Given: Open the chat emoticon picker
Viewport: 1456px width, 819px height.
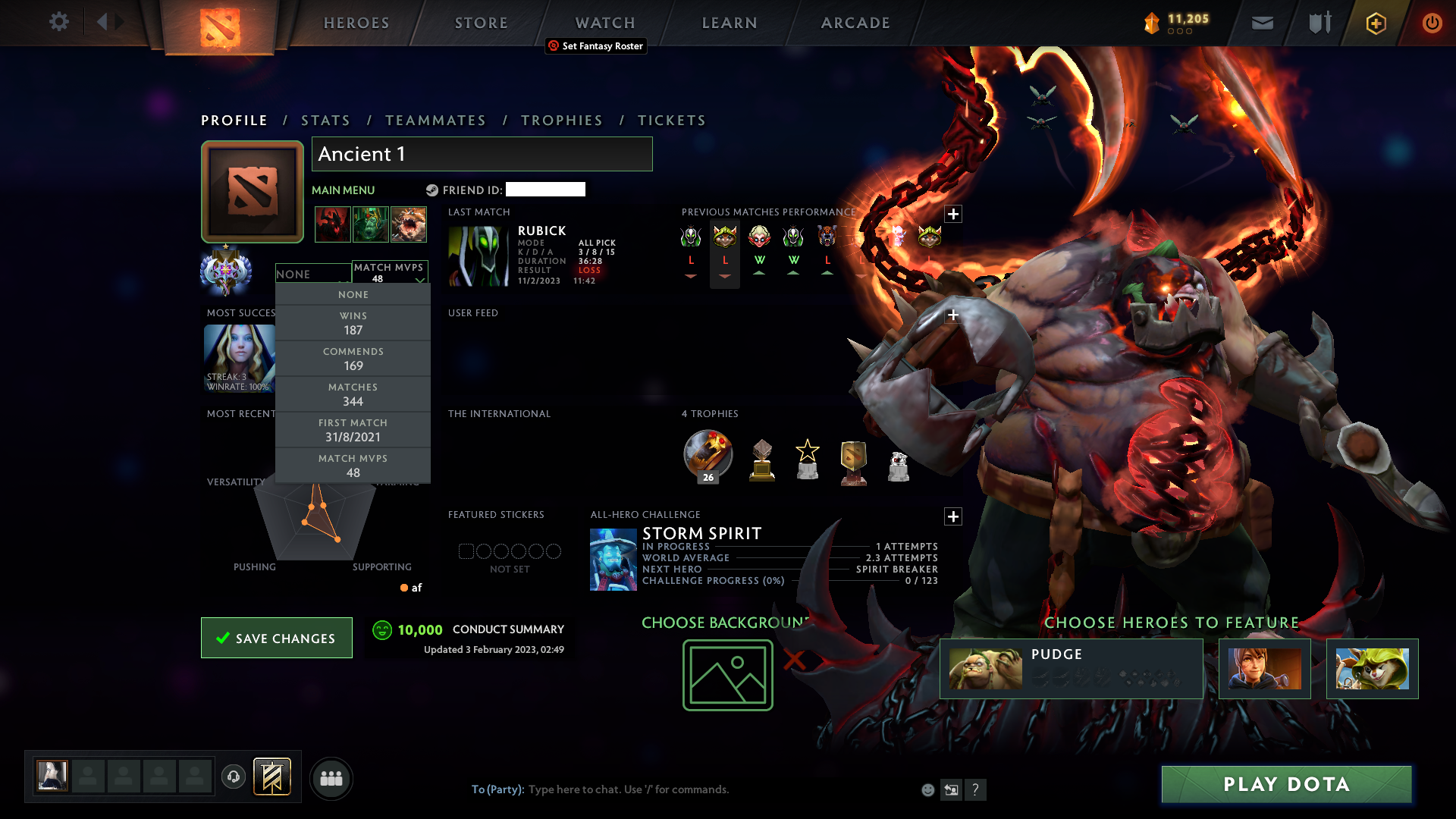Looking at the screenshot, I should tap(927, 789).
